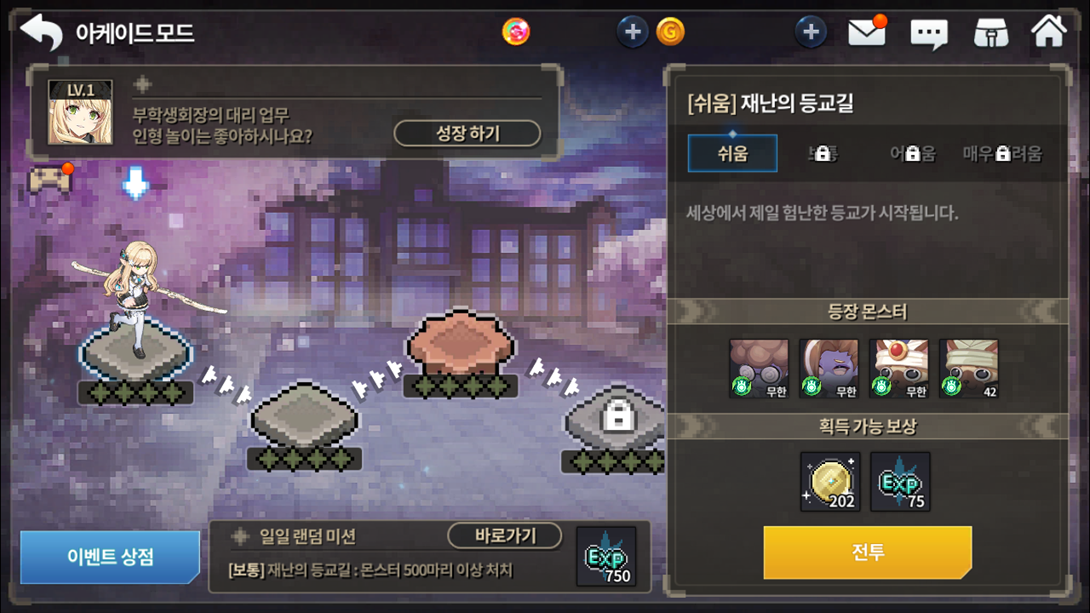Start battle with the yellow 전투 button

click(867, 551)
